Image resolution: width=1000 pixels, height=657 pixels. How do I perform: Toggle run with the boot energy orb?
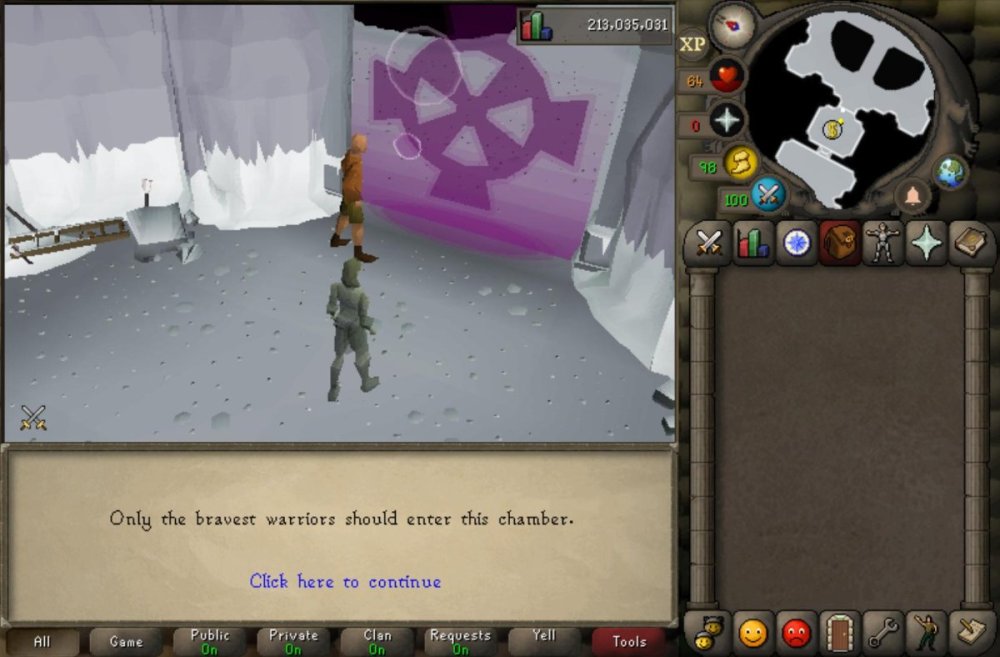[x=741, y=161]
